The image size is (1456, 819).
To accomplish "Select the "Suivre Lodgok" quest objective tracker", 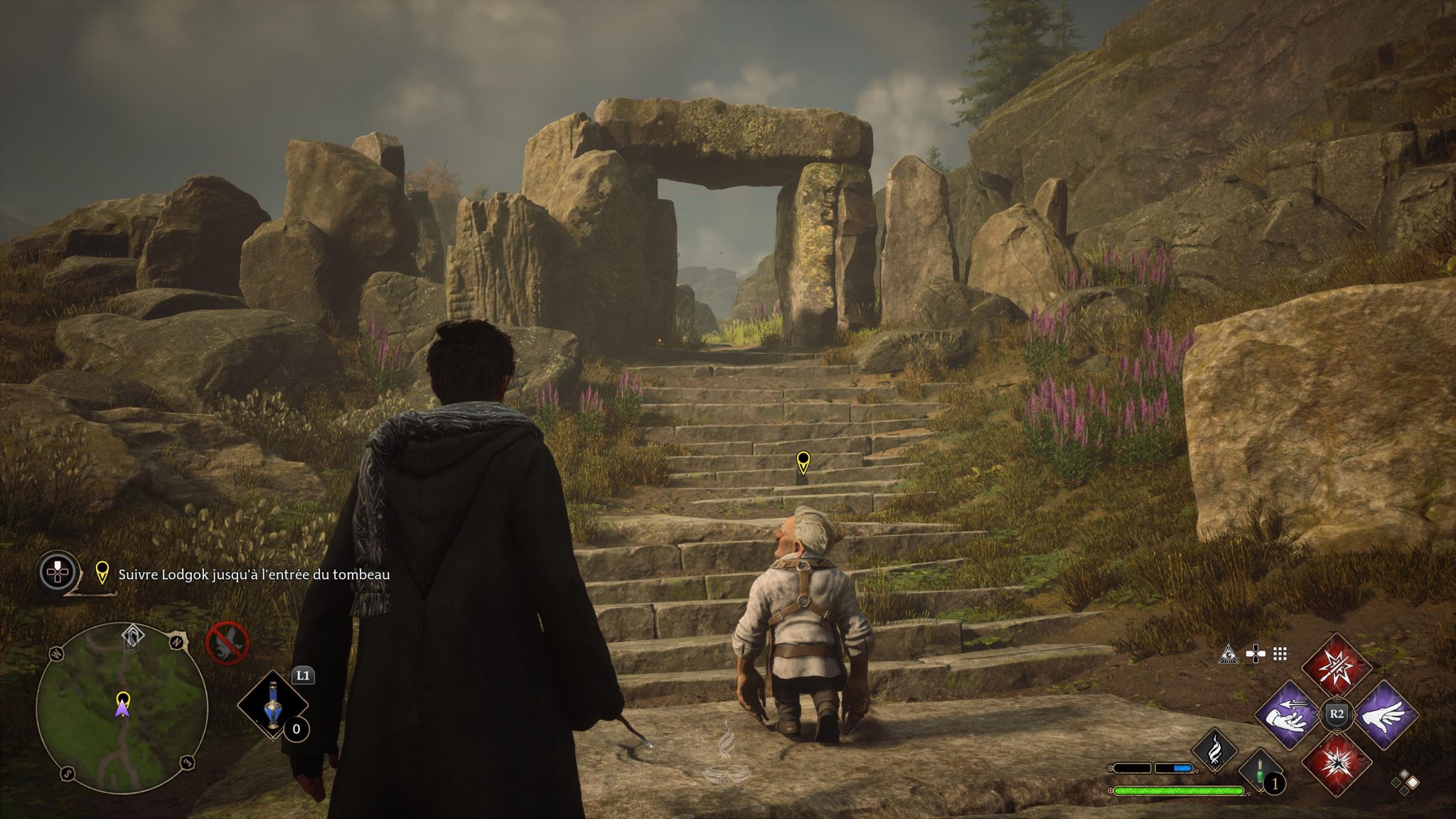I will point(253,574).
